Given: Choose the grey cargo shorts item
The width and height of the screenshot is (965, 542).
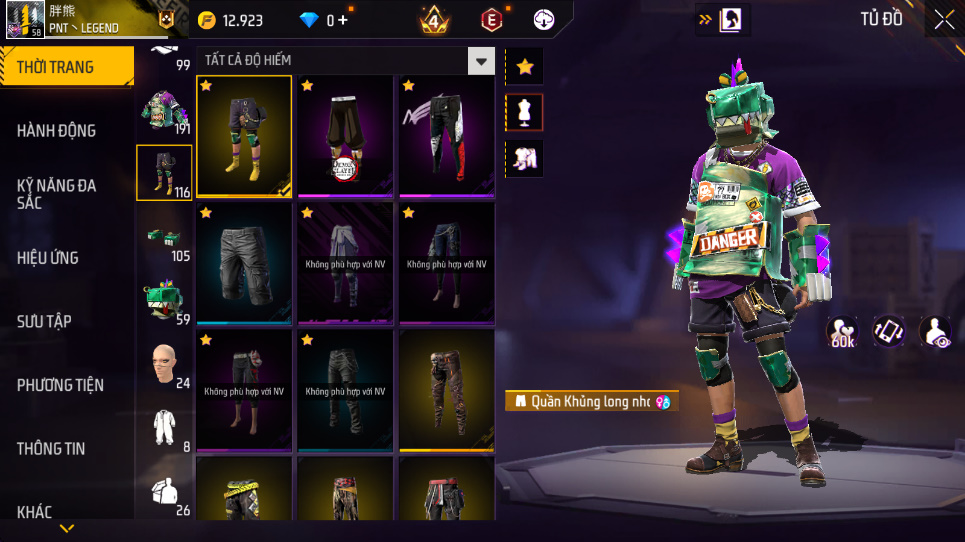Looking at the screenshot, I should (244, 263).
